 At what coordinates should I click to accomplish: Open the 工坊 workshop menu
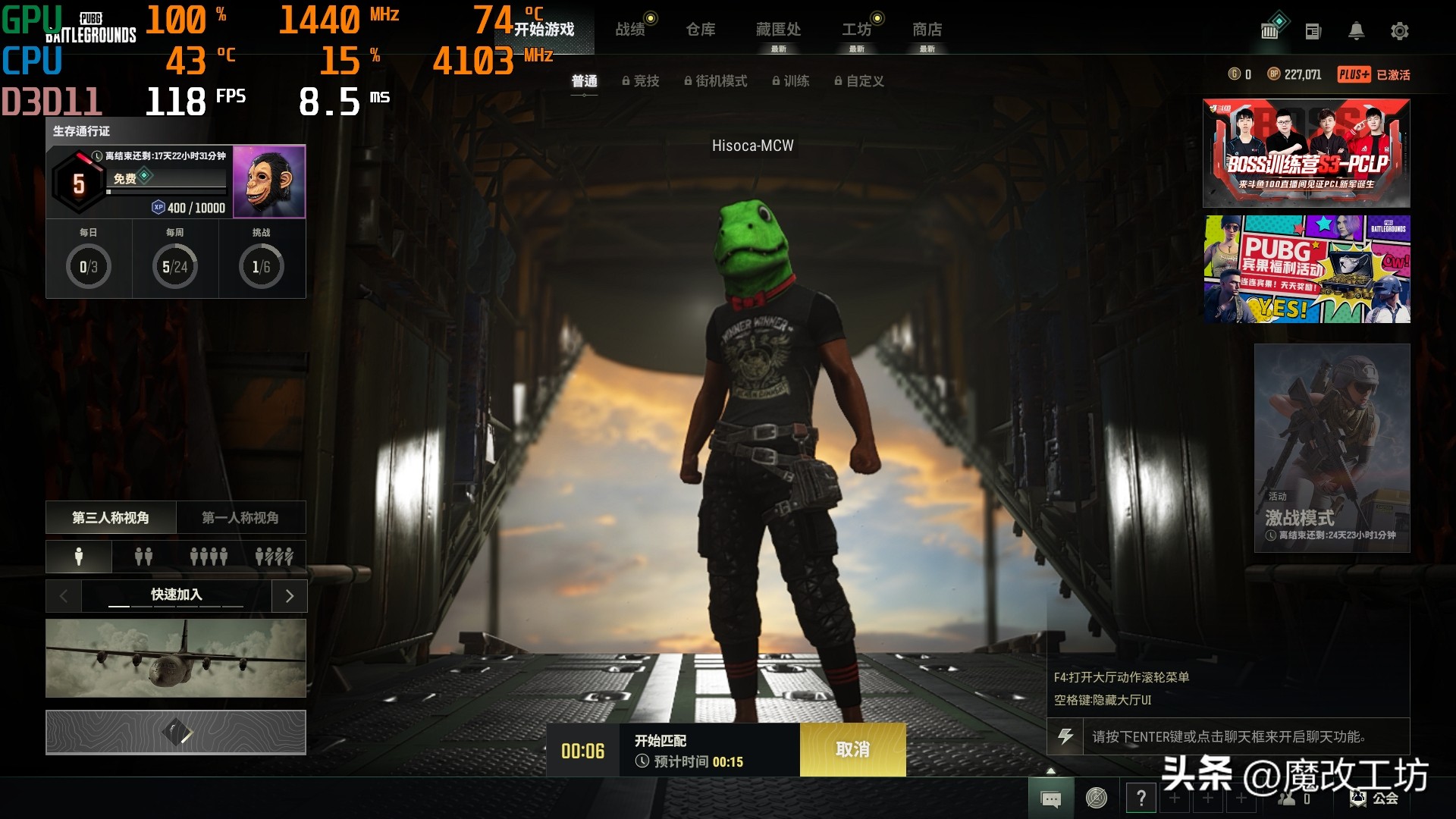pyautogui.click(x=856, y=30)
